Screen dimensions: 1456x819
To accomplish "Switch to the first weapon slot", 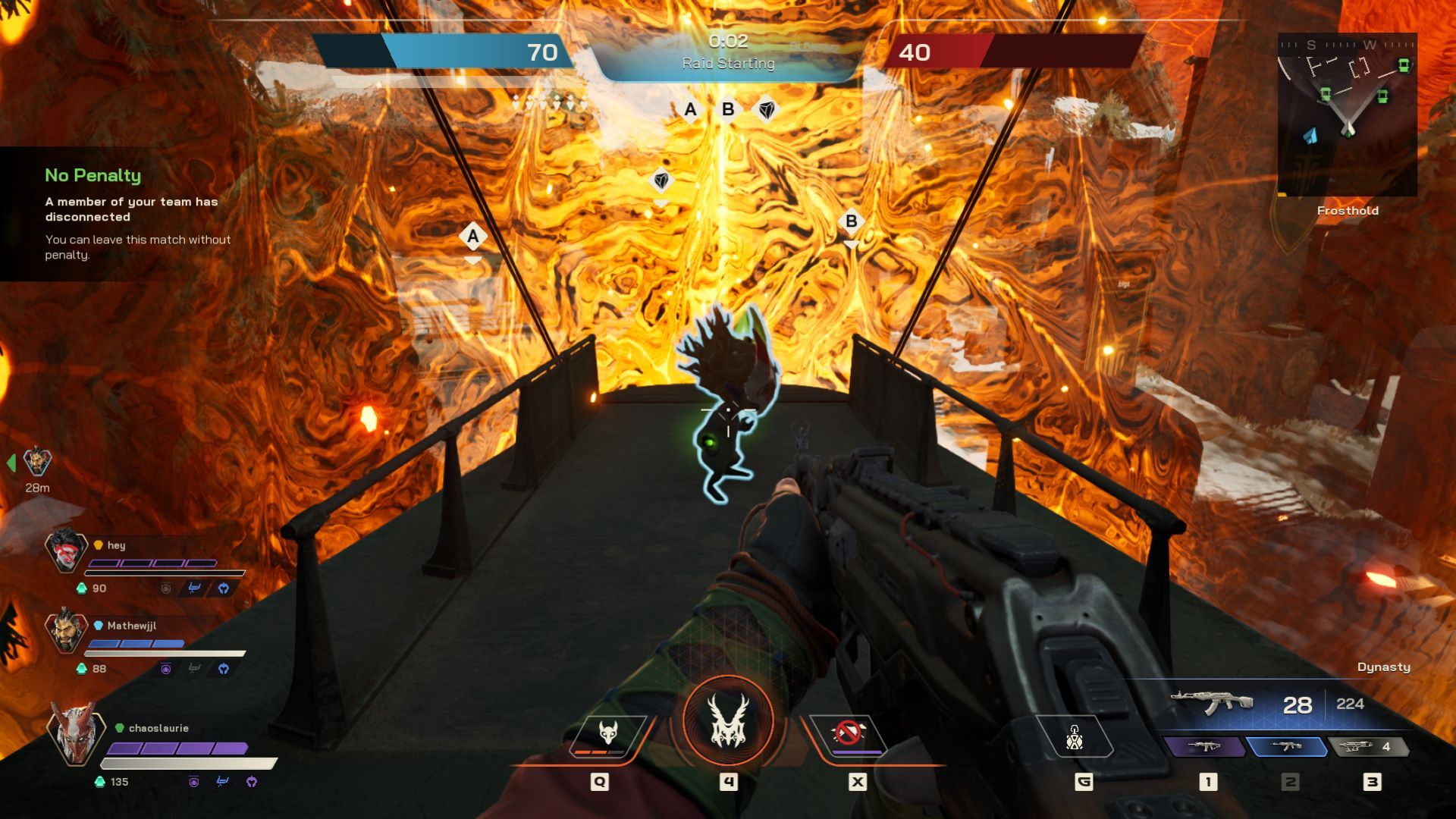I will (1205, 747).
